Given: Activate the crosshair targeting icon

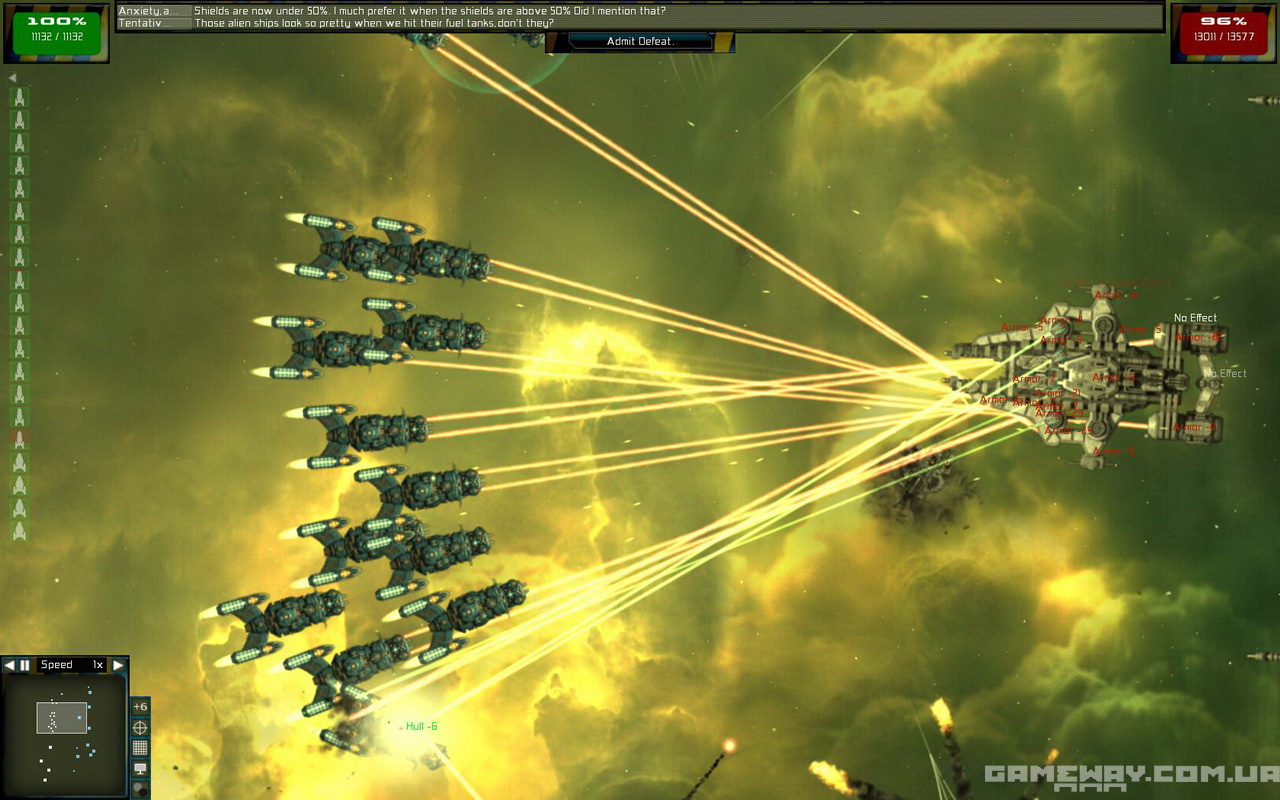Looking at the screenshot, I should click(140, 727).
